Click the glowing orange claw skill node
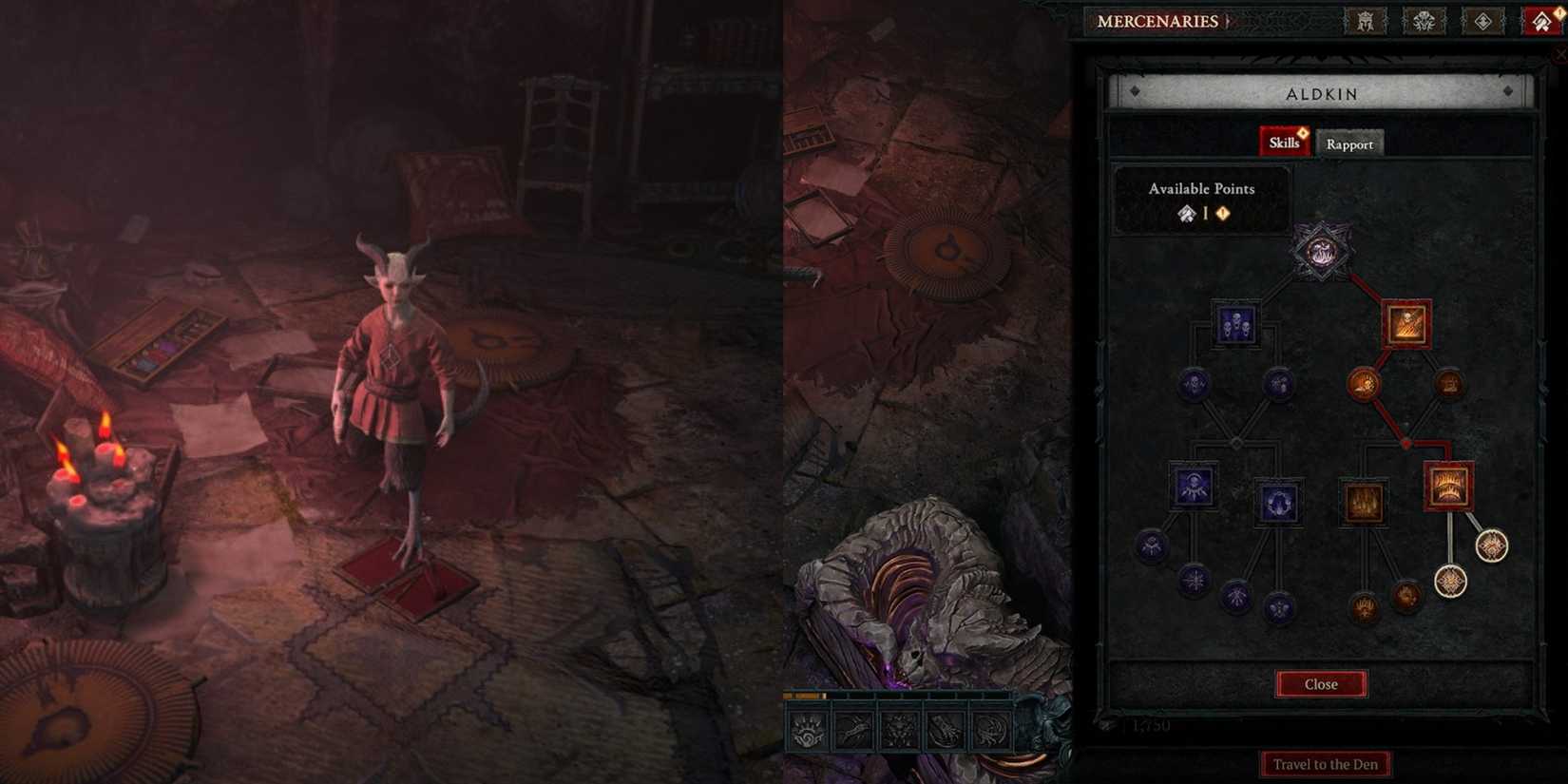Image resolution: width=1568 pixels, height=784 pixels. 1364,383
